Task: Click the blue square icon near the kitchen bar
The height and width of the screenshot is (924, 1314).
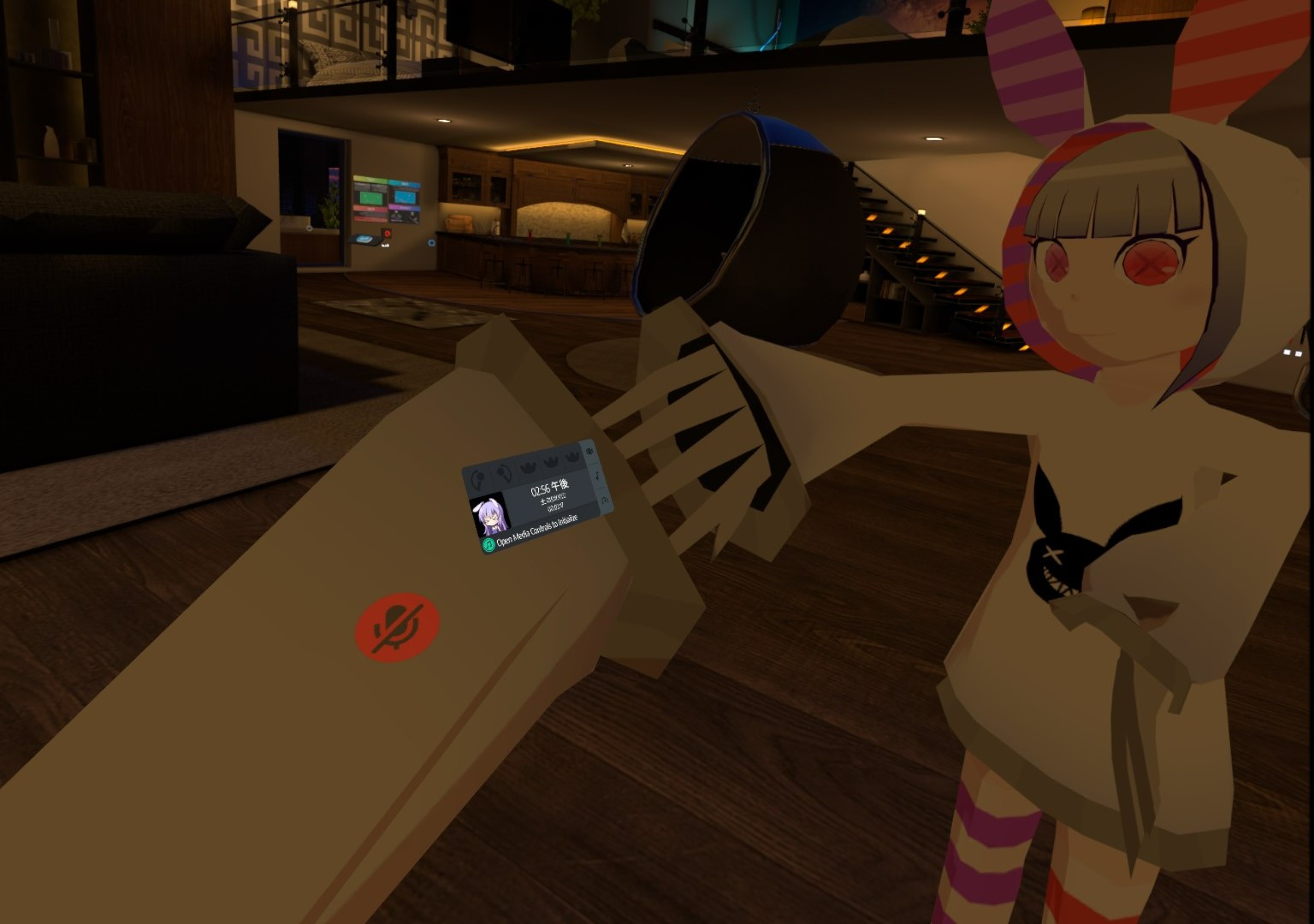Action: click(x=431, y=242)
